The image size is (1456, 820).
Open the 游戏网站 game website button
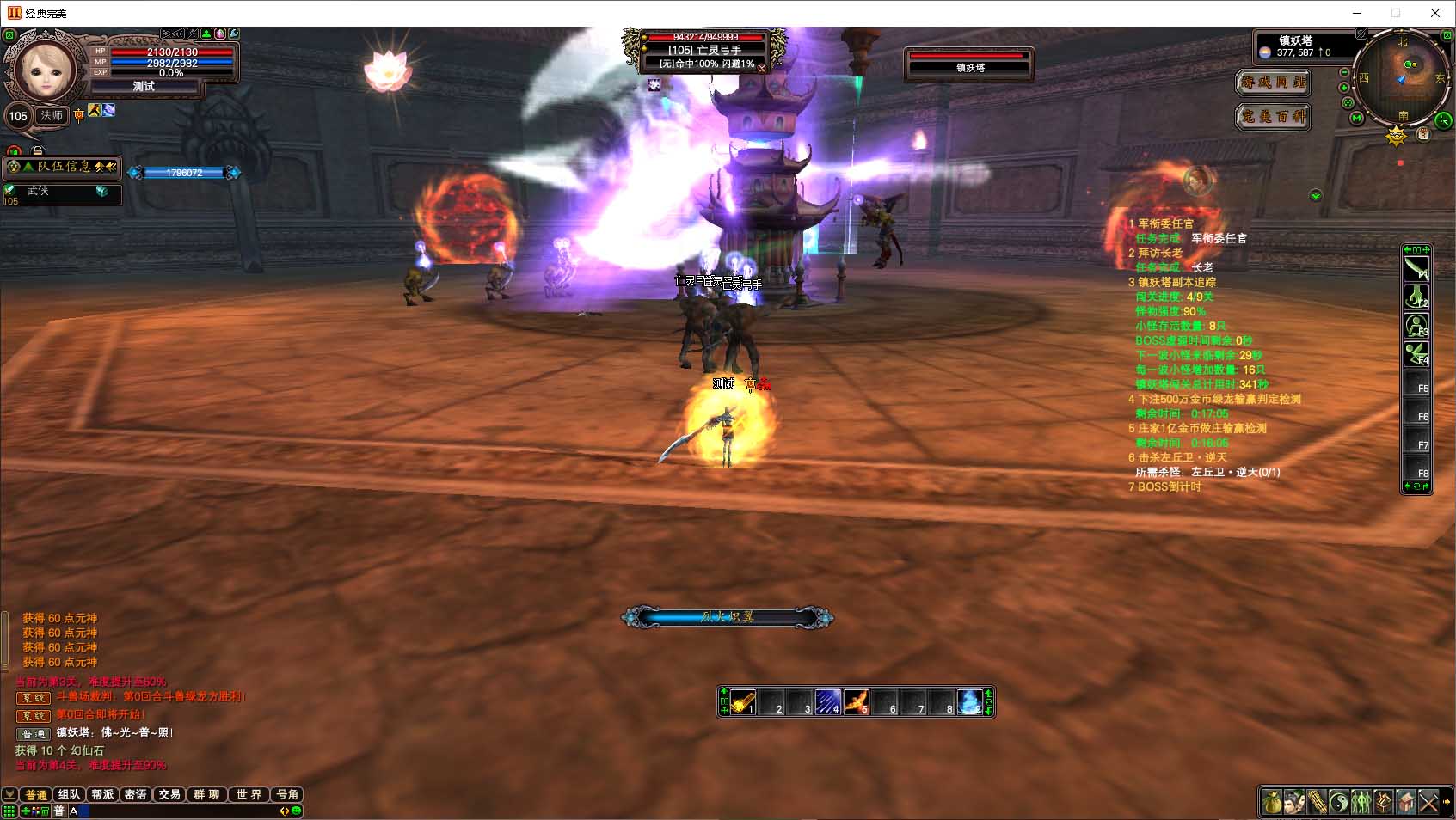point(1273,83)
